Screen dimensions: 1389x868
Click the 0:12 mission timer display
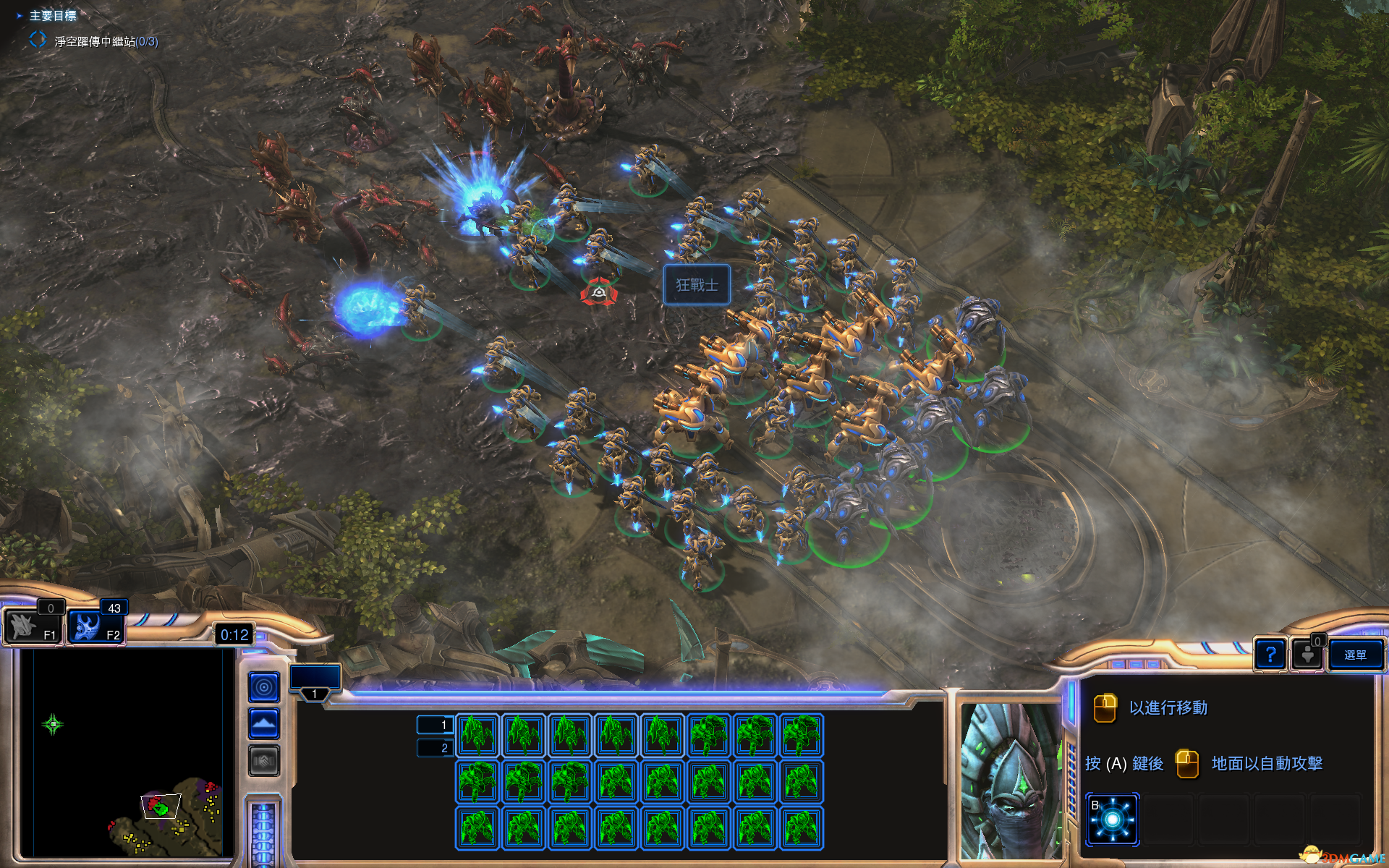pos(233,634)
